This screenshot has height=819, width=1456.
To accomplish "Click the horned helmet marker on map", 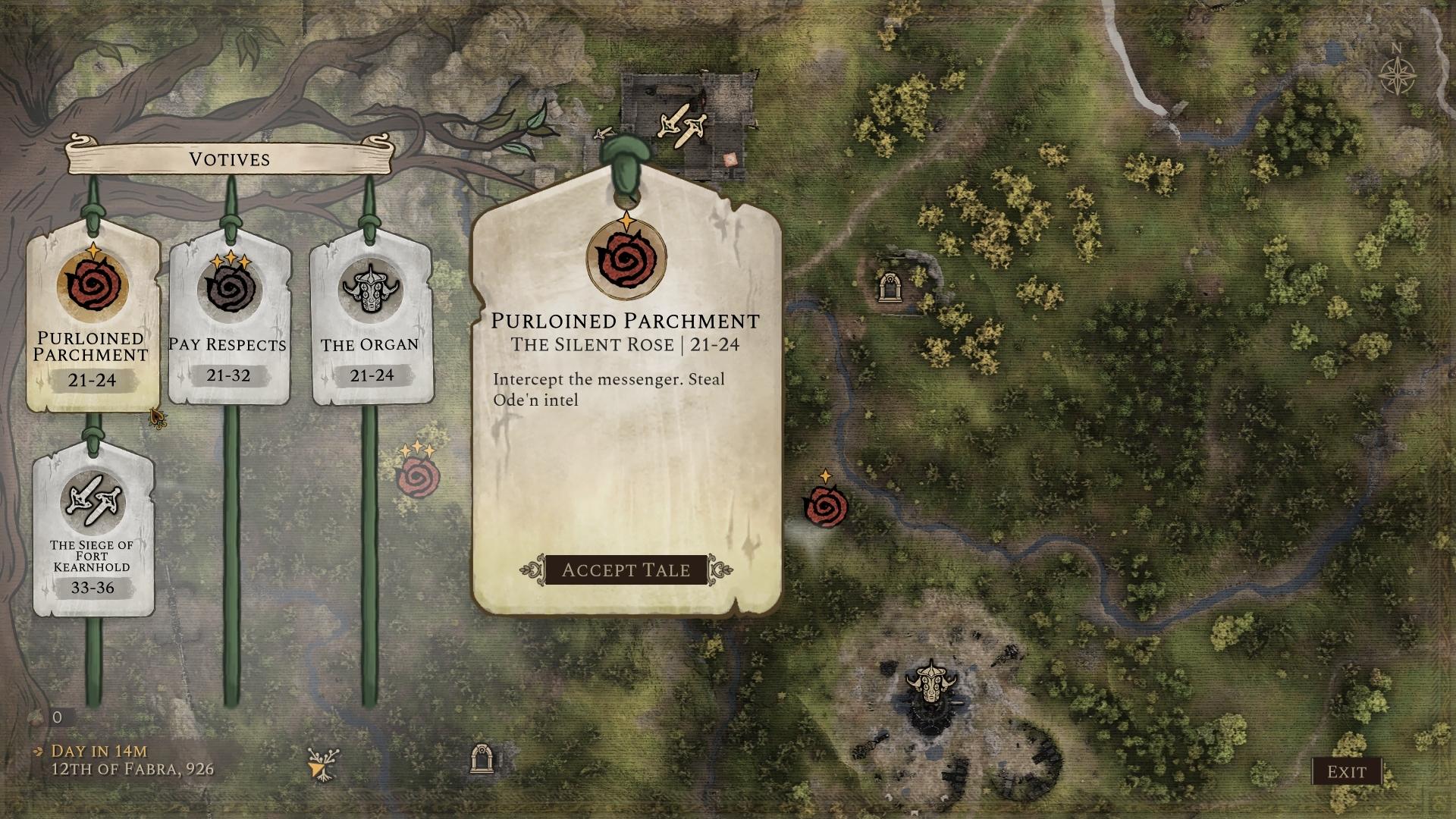I will [930, 681].
